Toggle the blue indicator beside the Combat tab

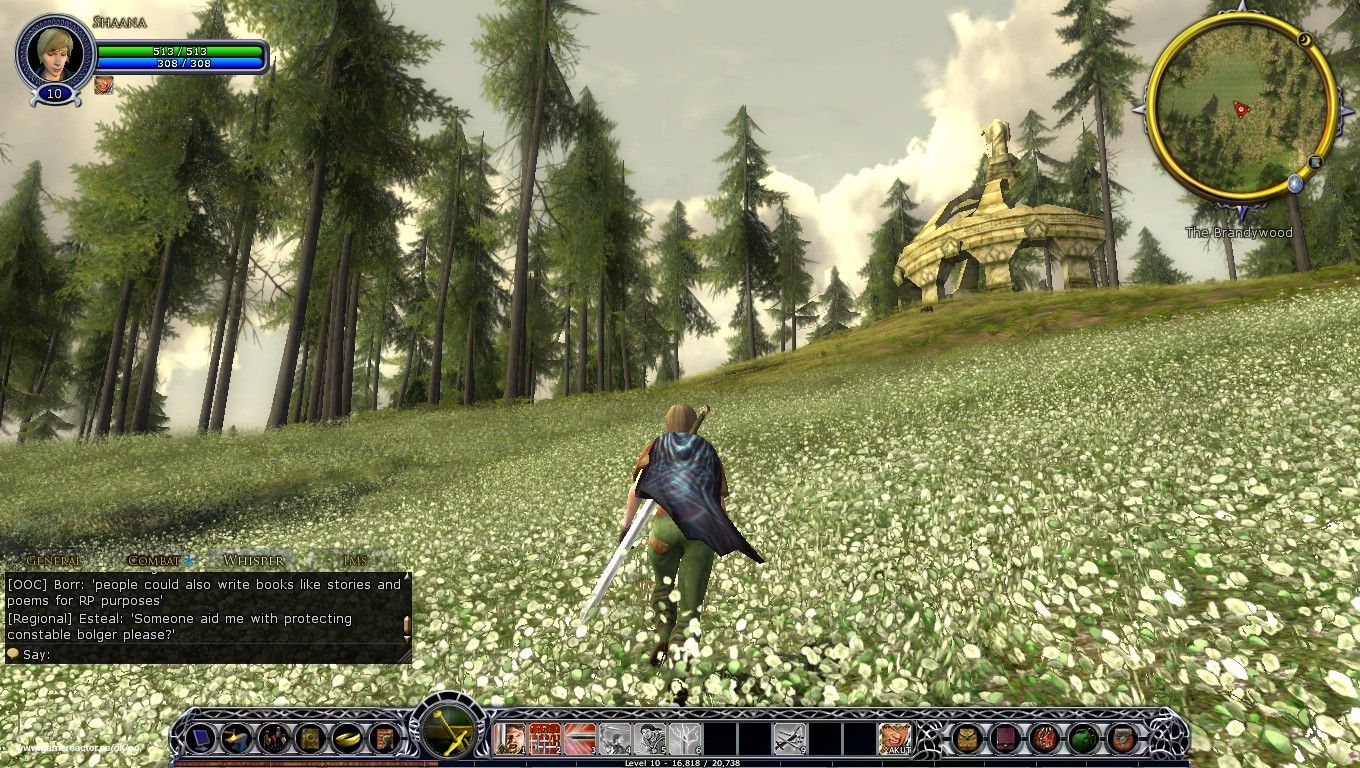coord(186,559)
